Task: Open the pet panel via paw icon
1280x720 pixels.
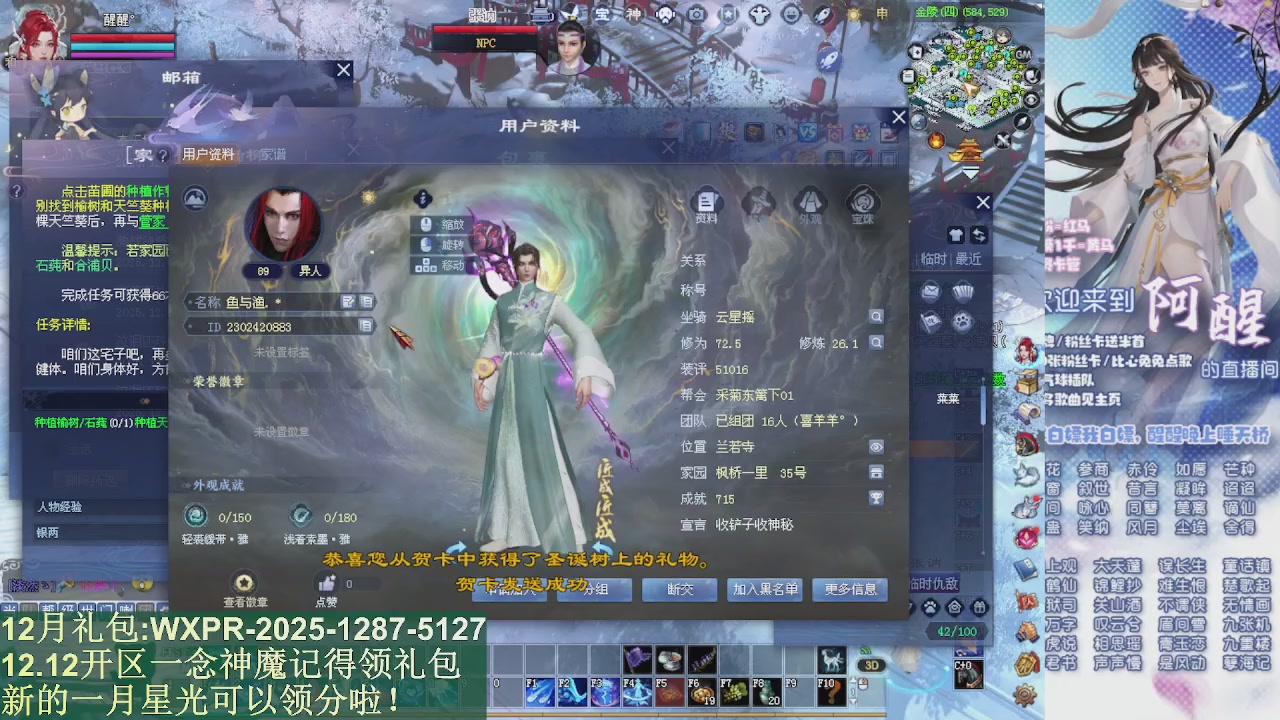Action: tap(930, 607)
